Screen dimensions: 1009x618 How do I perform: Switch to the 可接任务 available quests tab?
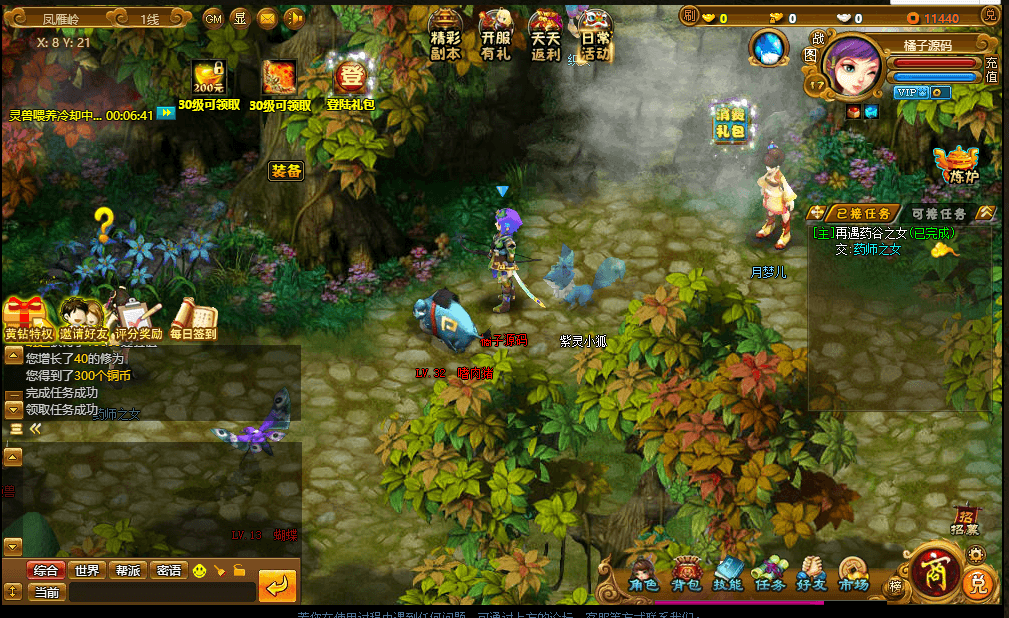[938, 214]
